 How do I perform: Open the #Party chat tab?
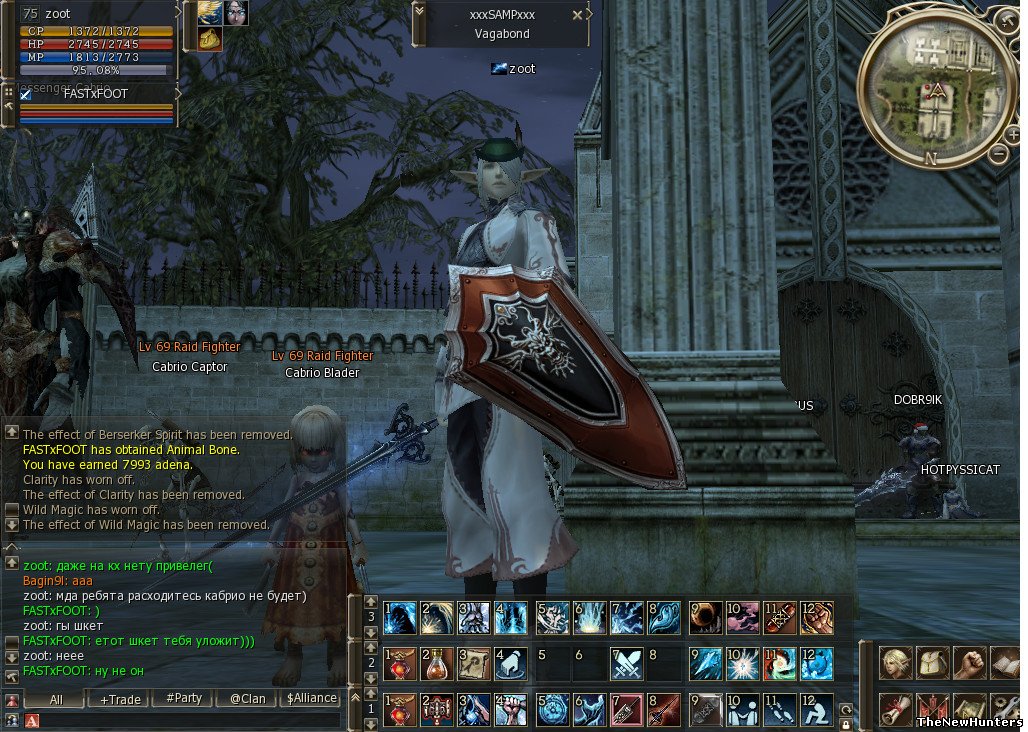[x=184, y=699]
